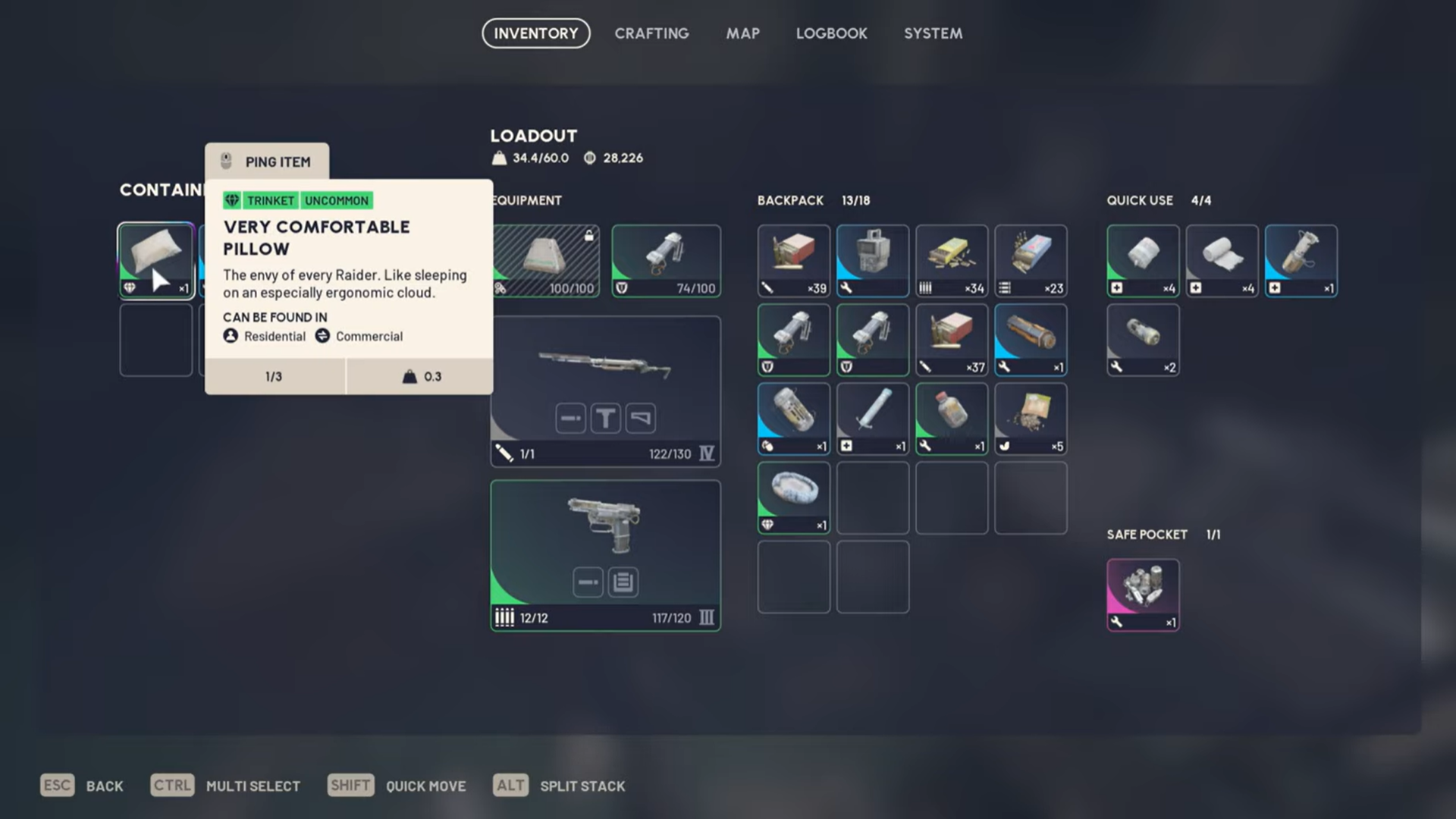Screen dimensions: 1456x819
Task: Open the Crafting tab
Action: click(x=651, y=33)
